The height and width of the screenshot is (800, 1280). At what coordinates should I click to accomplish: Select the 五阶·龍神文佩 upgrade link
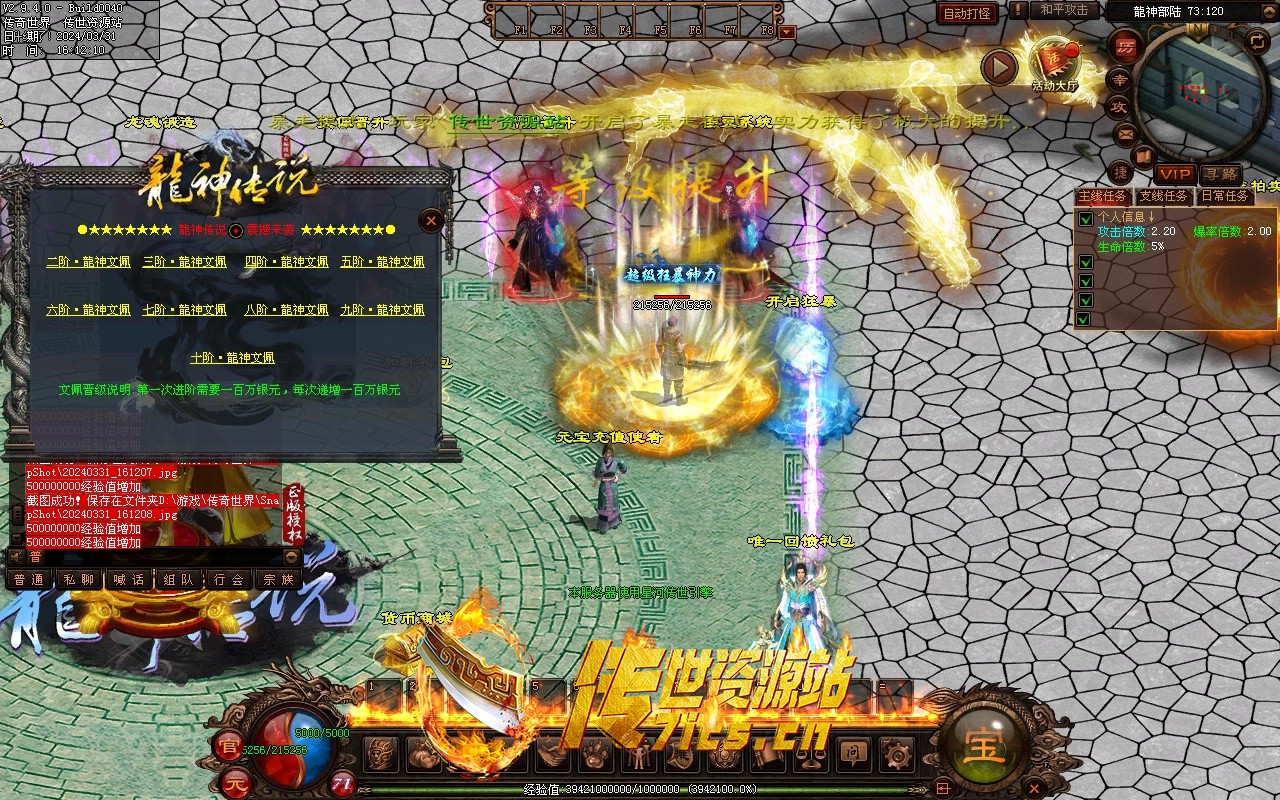point(382,262)
